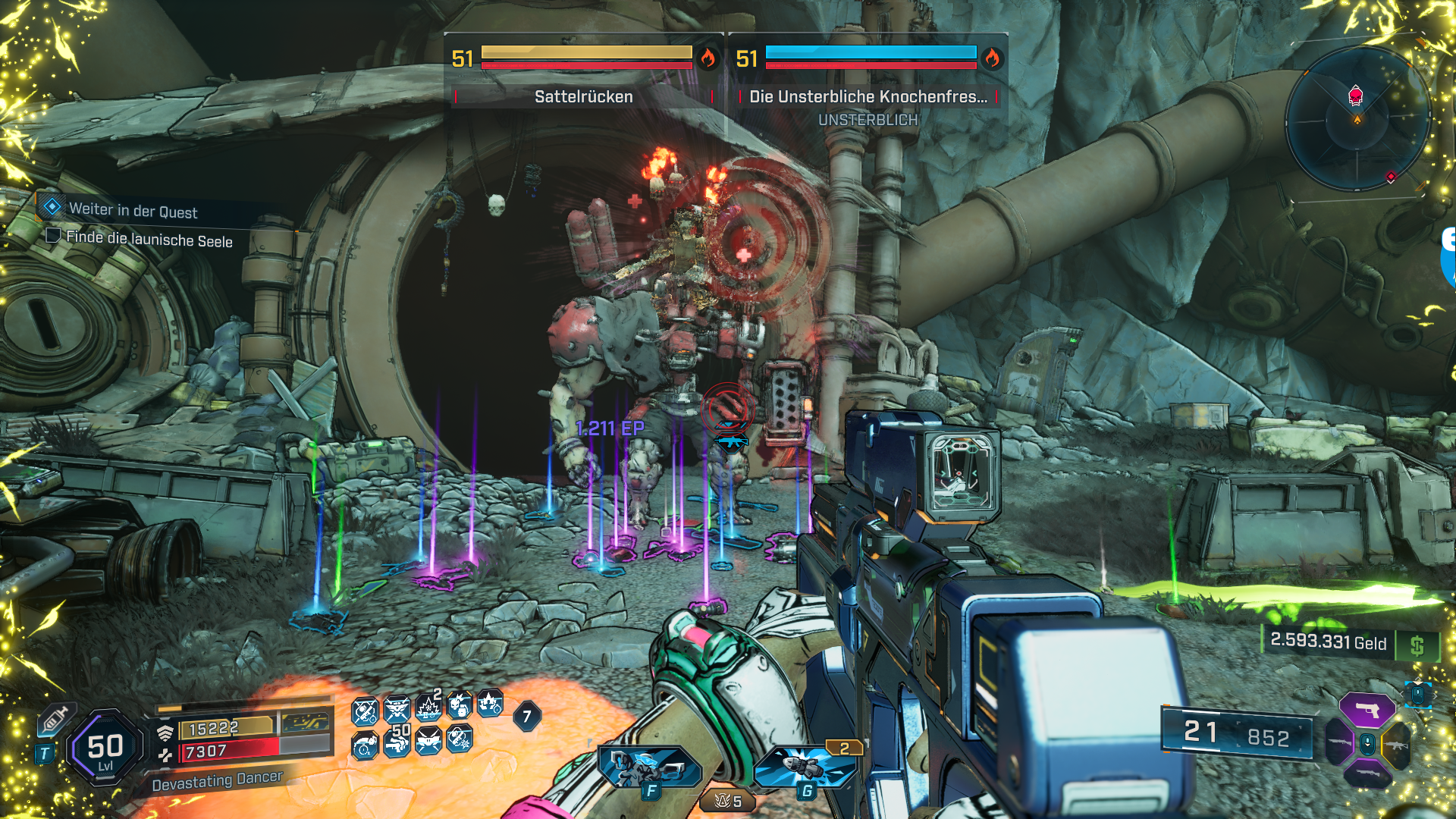The width and height of the screenshot is (1456, 819).
Task: Inspect the explosion buff with stack 2
Action: coord(428,707)
